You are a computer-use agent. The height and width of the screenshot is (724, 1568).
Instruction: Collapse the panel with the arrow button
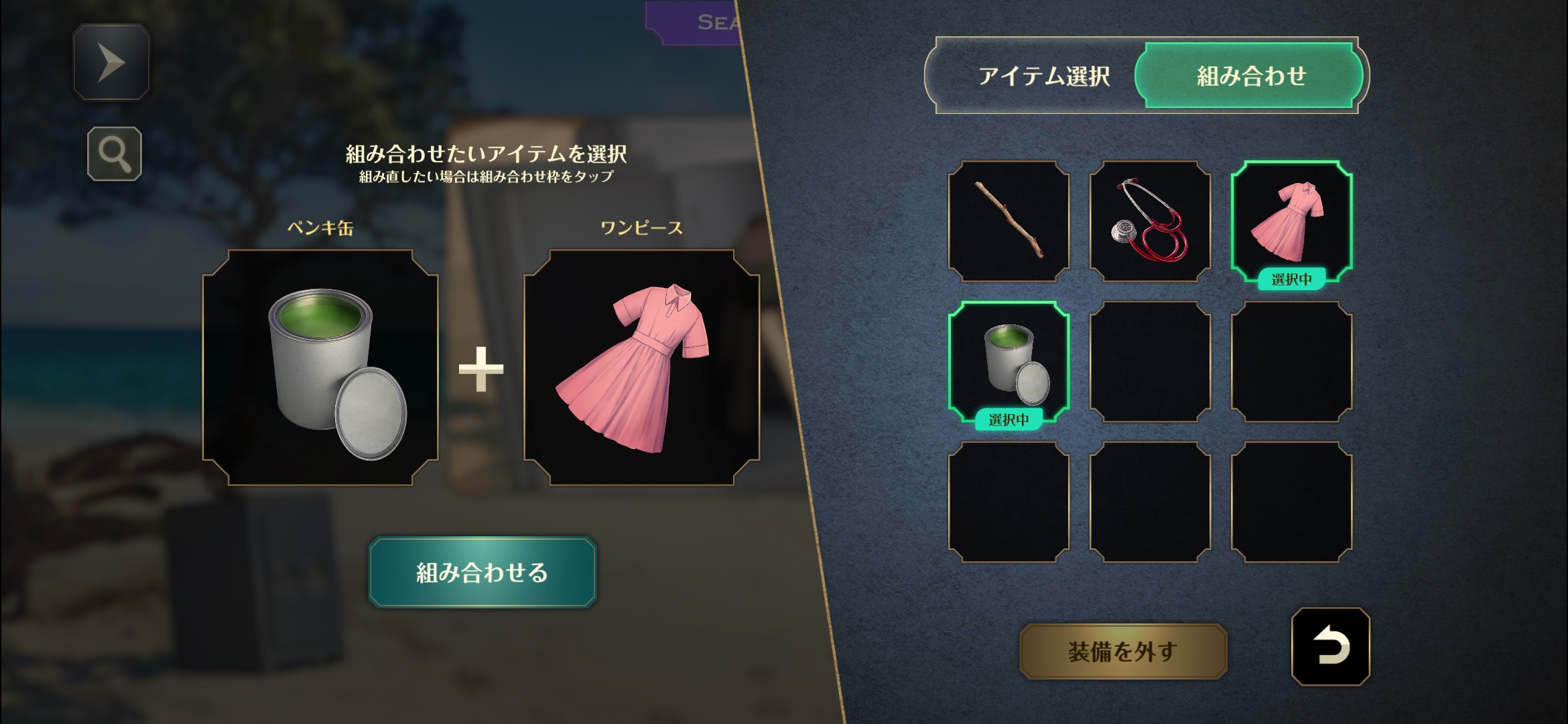(x=111, y=62)
